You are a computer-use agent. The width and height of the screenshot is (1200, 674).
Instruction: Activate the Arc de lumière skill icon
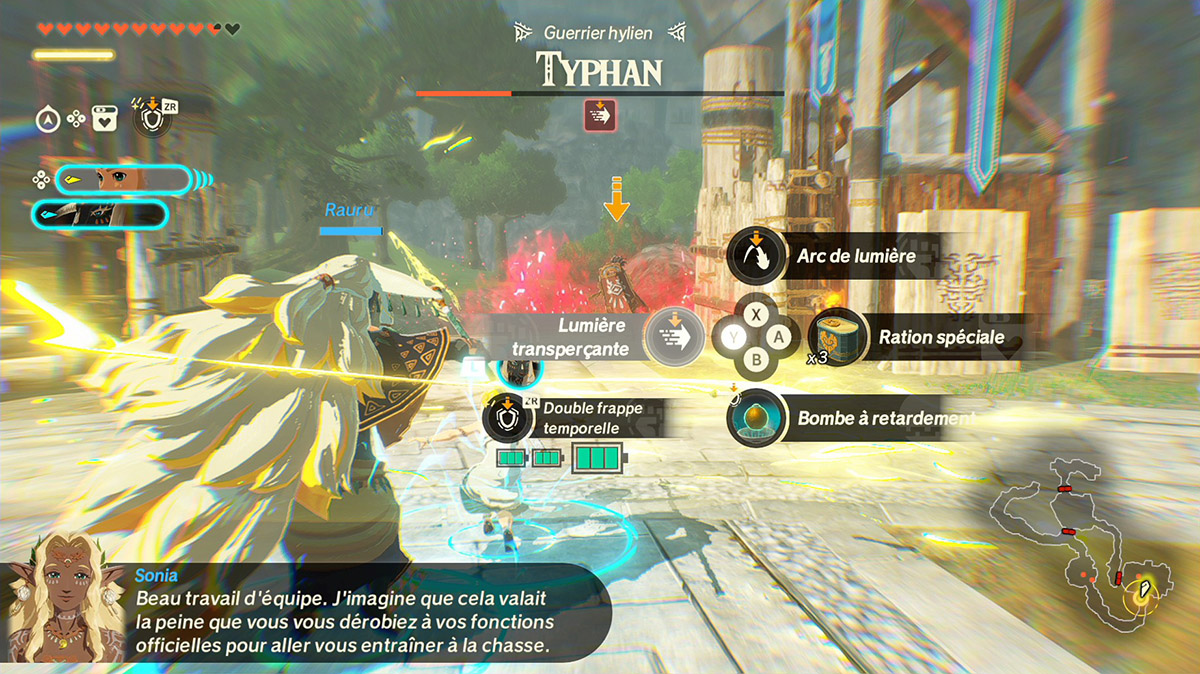point(756,256)
